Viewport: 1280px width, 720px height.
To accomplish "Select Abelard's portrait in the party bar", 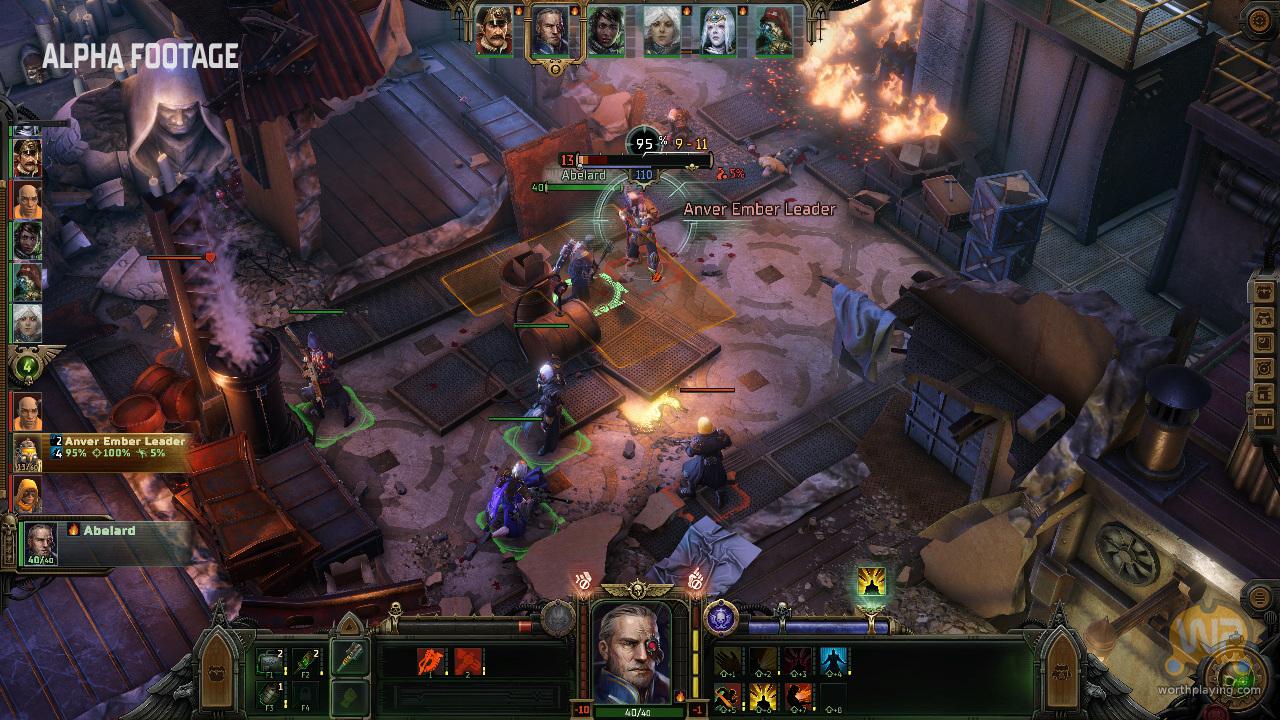I will [547, 31].
